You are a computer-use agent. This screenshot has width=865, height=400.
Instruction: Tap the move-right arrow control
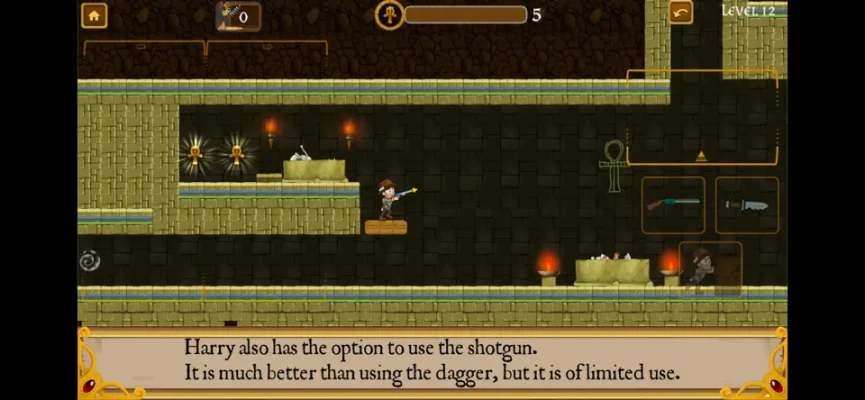[x=266, y=49]
